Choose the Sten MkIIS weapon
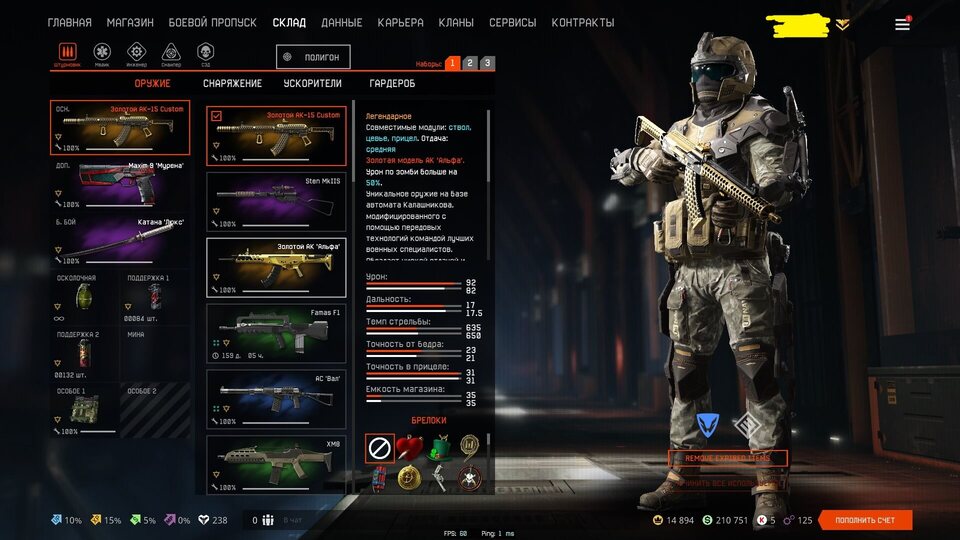This screenshot has height=540, width=960. click(x=276, y=200)
